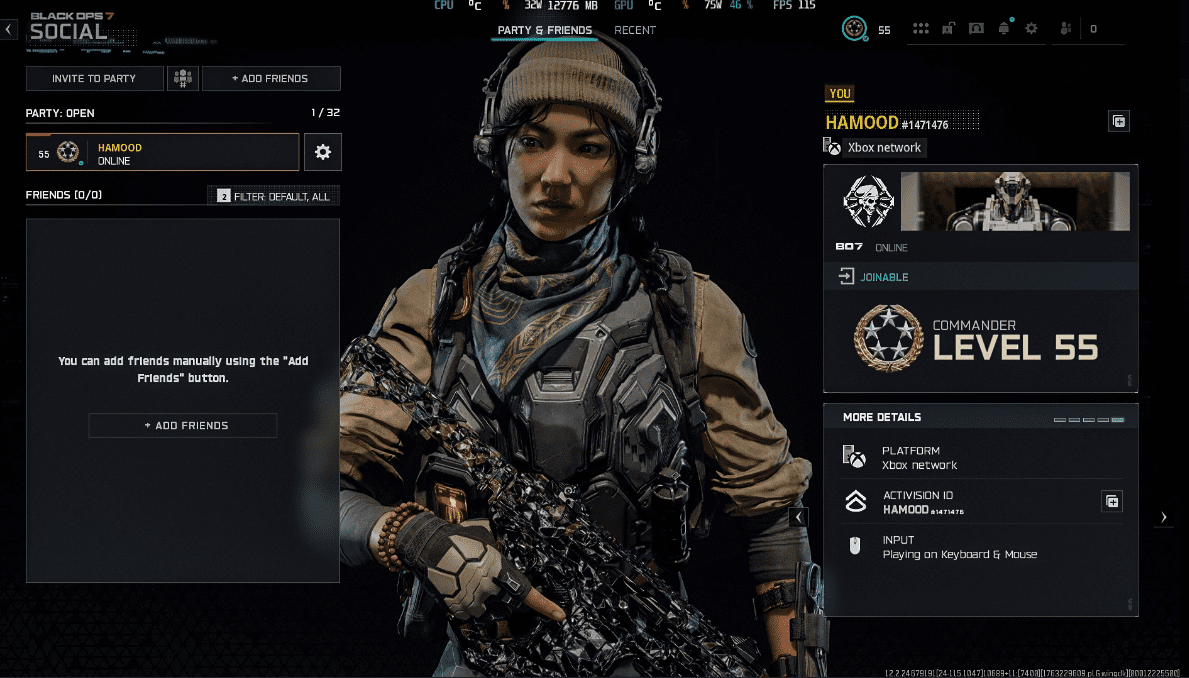This screenshot has height=678, width=1189.
Task: Go back using the top-left arrow
Action: (x=9, y=29)
